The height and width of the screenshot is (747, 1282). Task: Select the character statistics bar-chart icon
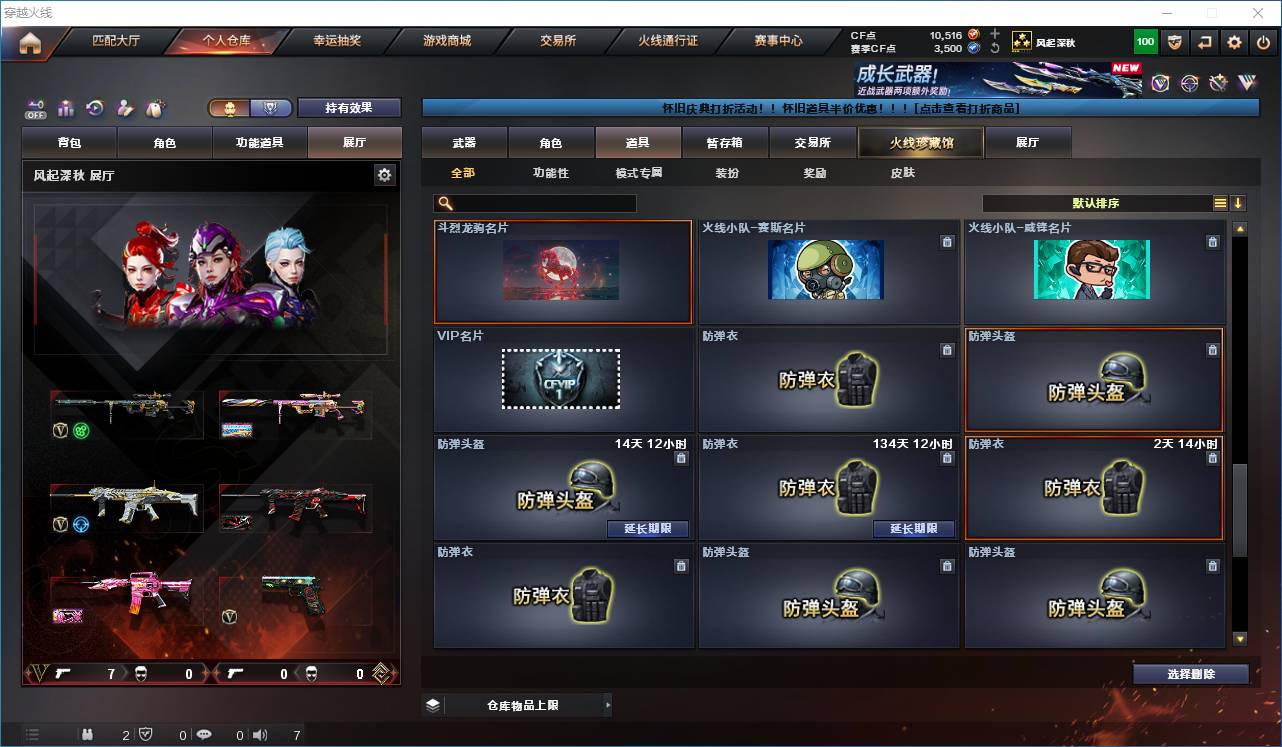(65, 108)
